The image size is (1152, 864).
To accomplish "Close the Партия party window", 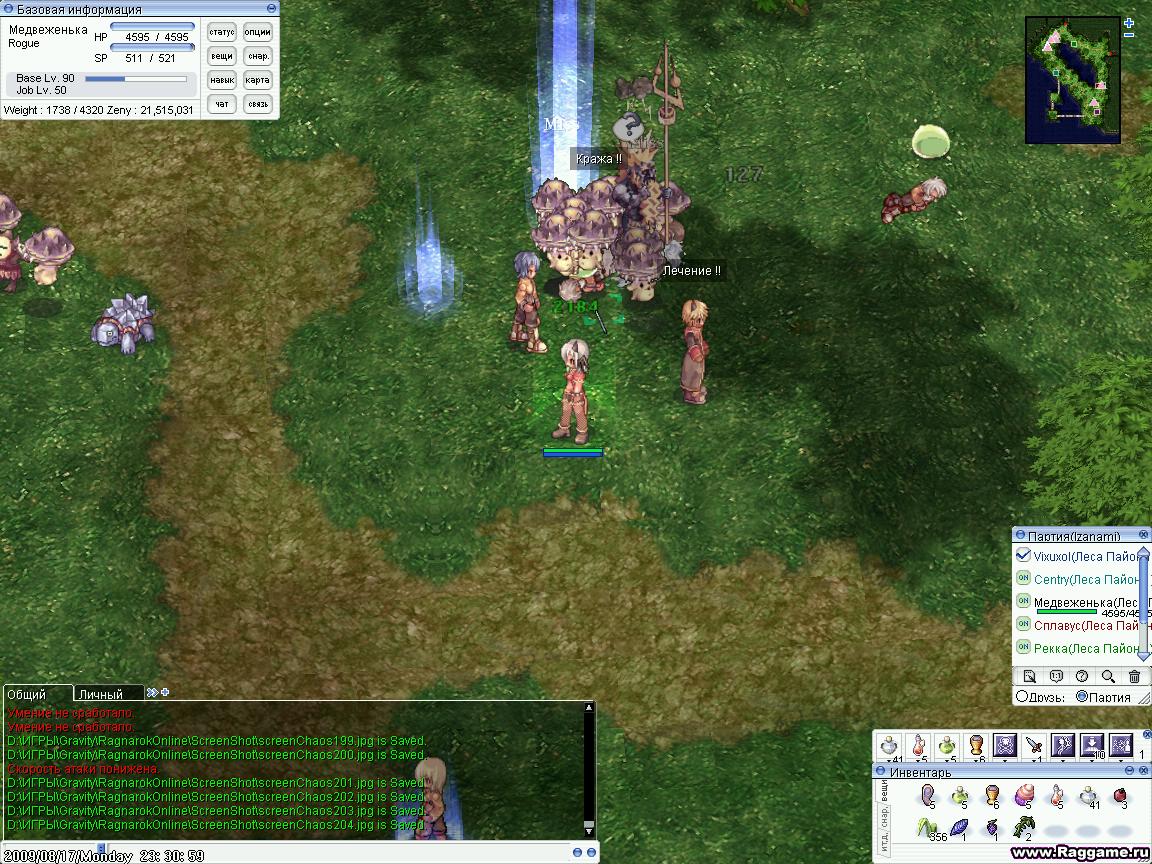I will tap(1143, 535).
